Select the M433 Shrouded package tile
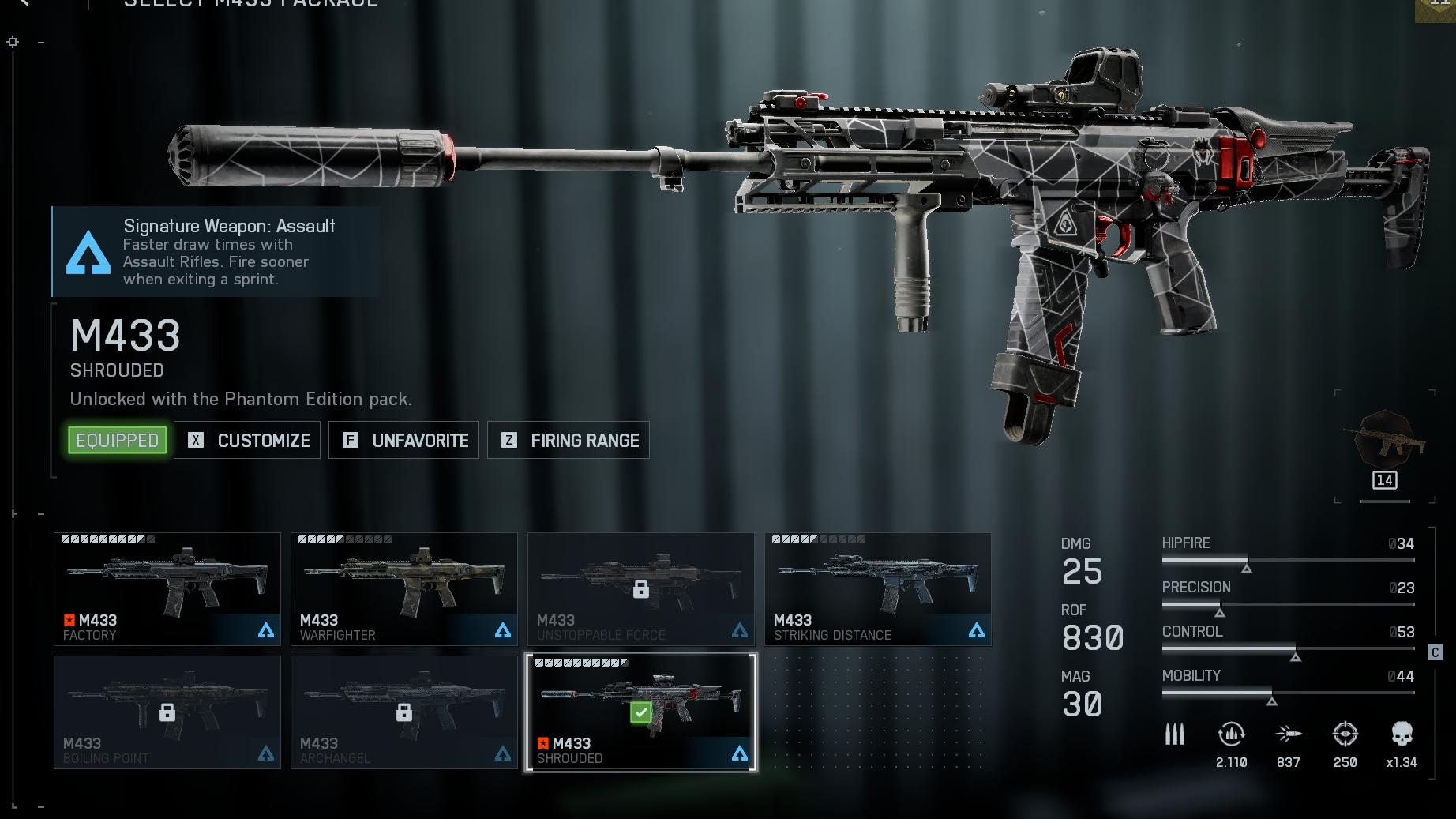The height and width of the screenshot is (819, 1456). pyautogui.click(x=641, y=712)
